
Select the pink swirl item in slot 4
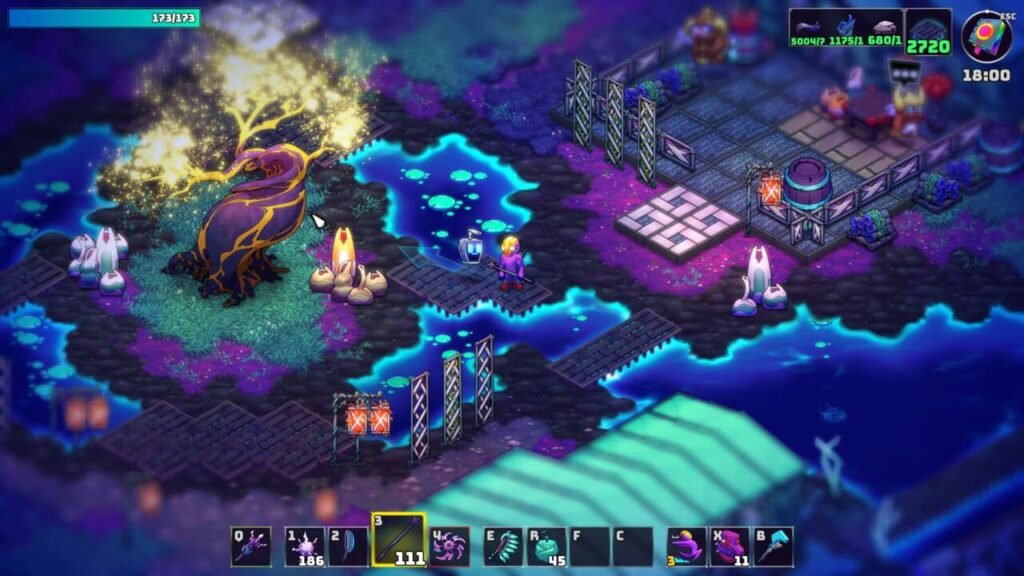tap(450, 546)
